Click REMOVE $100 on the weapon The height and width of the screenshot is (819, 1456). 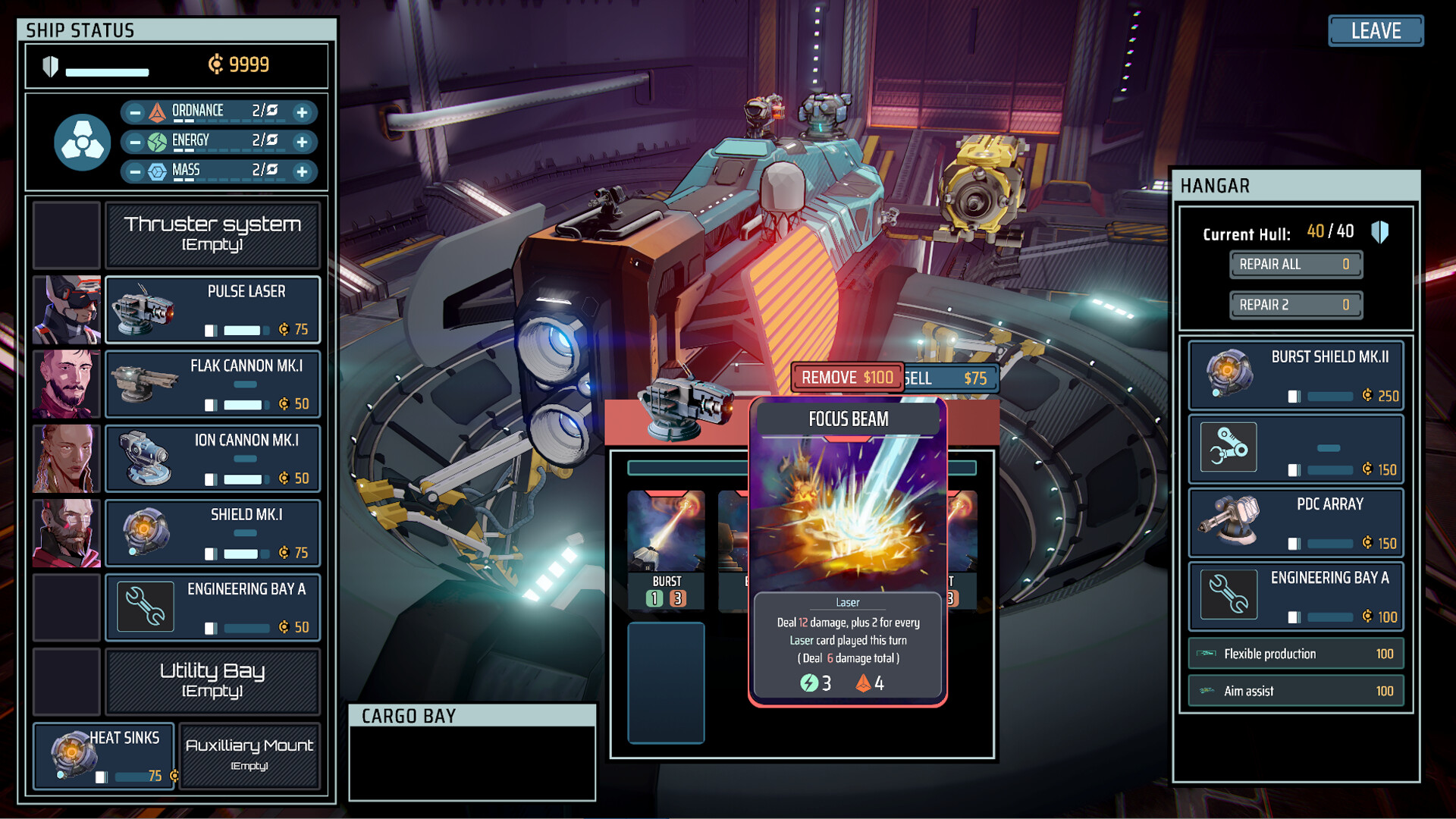(846, 377)
